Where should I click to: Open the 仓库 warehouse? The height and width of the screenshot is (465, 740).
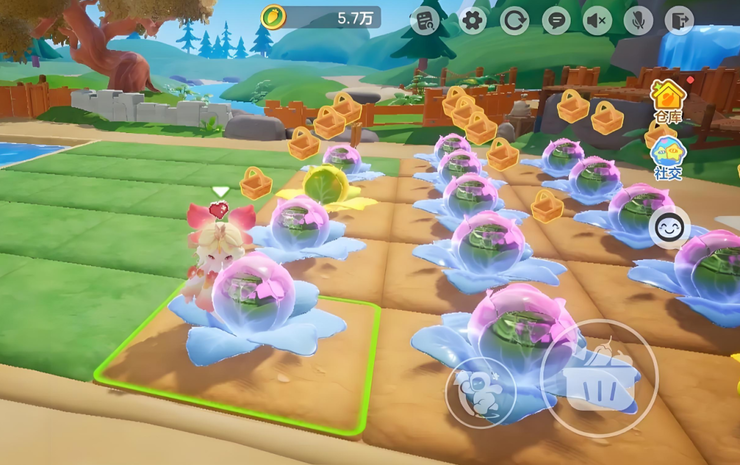tap(668, 99)
